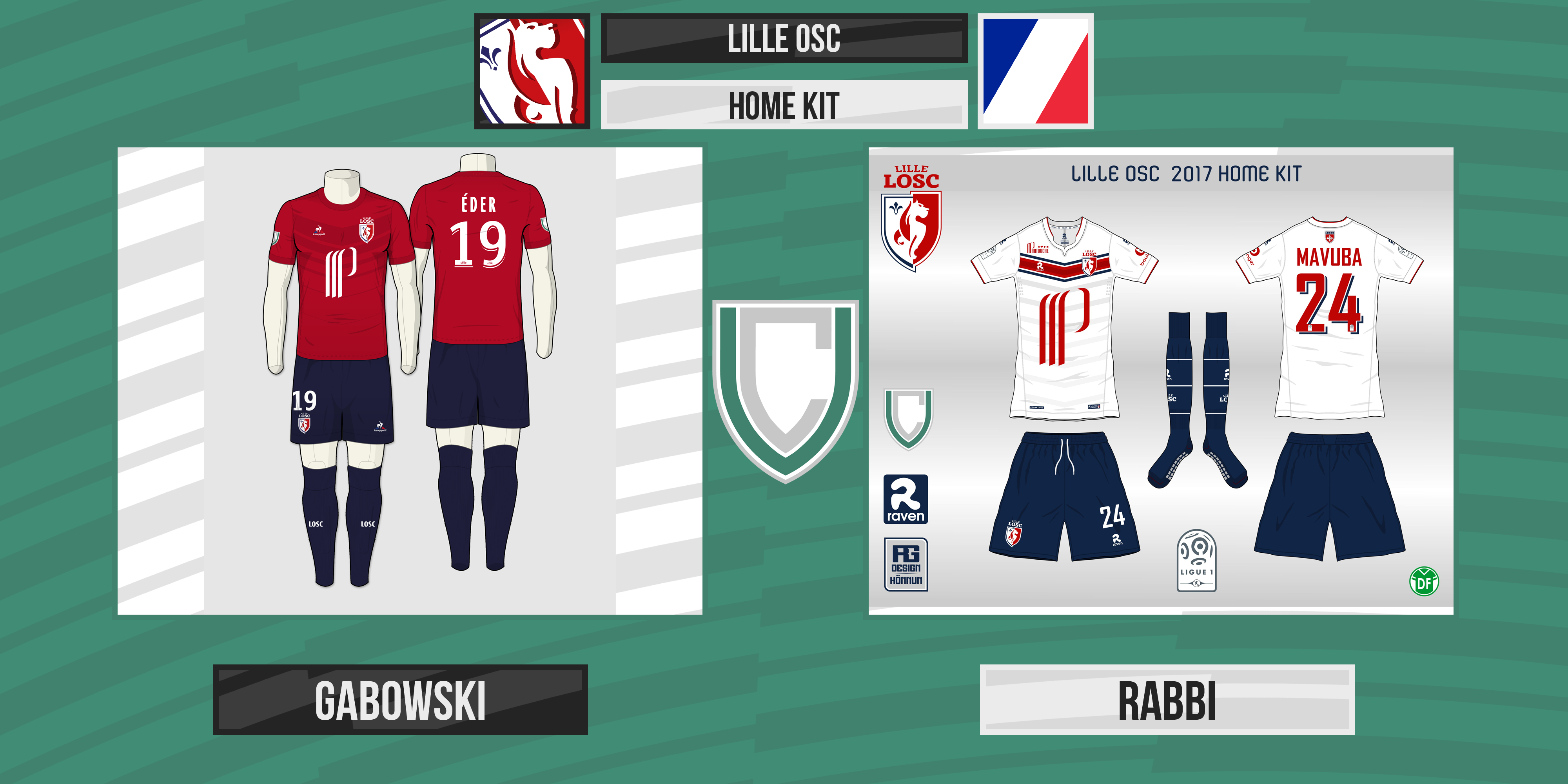The height and width of the screenshot is (784, 1568).
Task: Pick the Rabbi name banner
Action: pos(1166,699)
